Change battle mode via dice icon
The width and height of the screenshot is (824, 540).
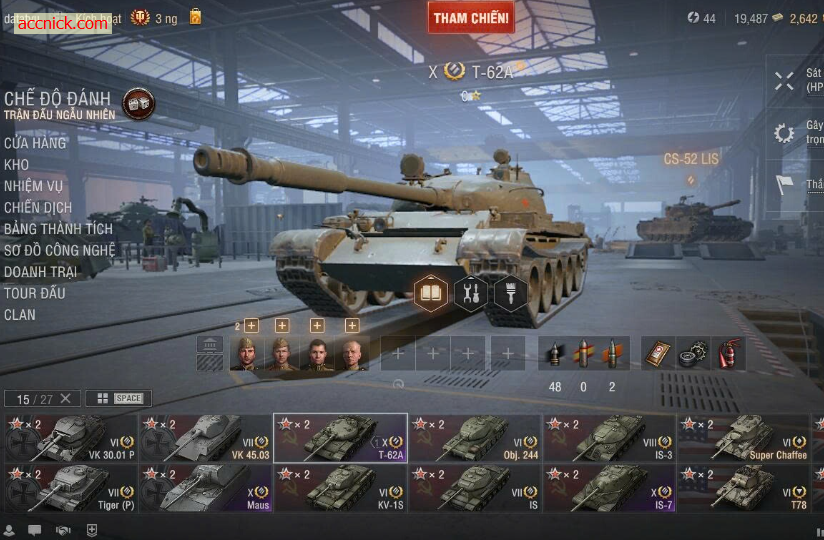coord(138,103)
